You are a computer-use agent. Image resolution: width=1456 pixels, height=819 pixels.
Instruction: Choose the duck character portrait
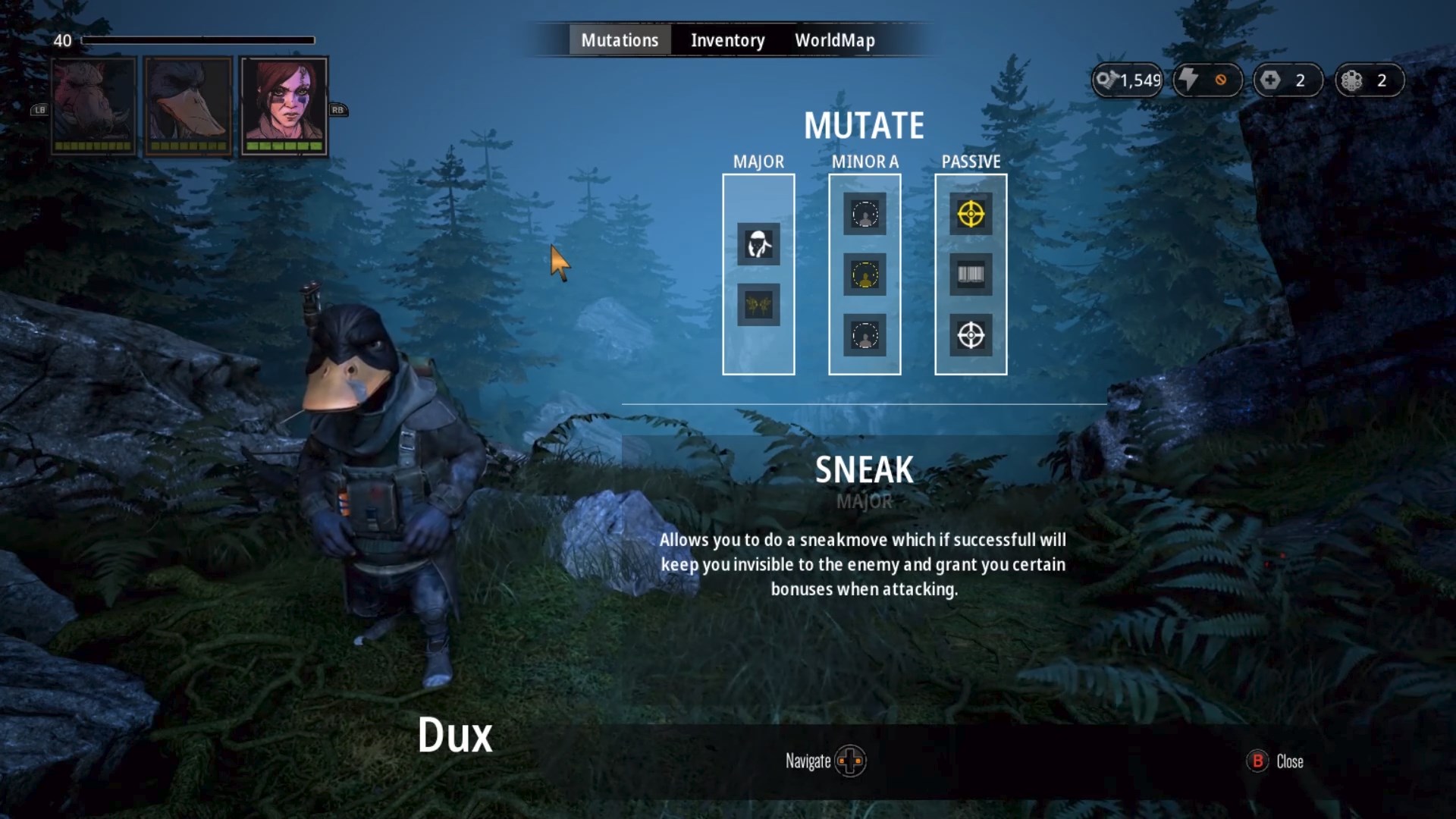click(x=188, y=105)
